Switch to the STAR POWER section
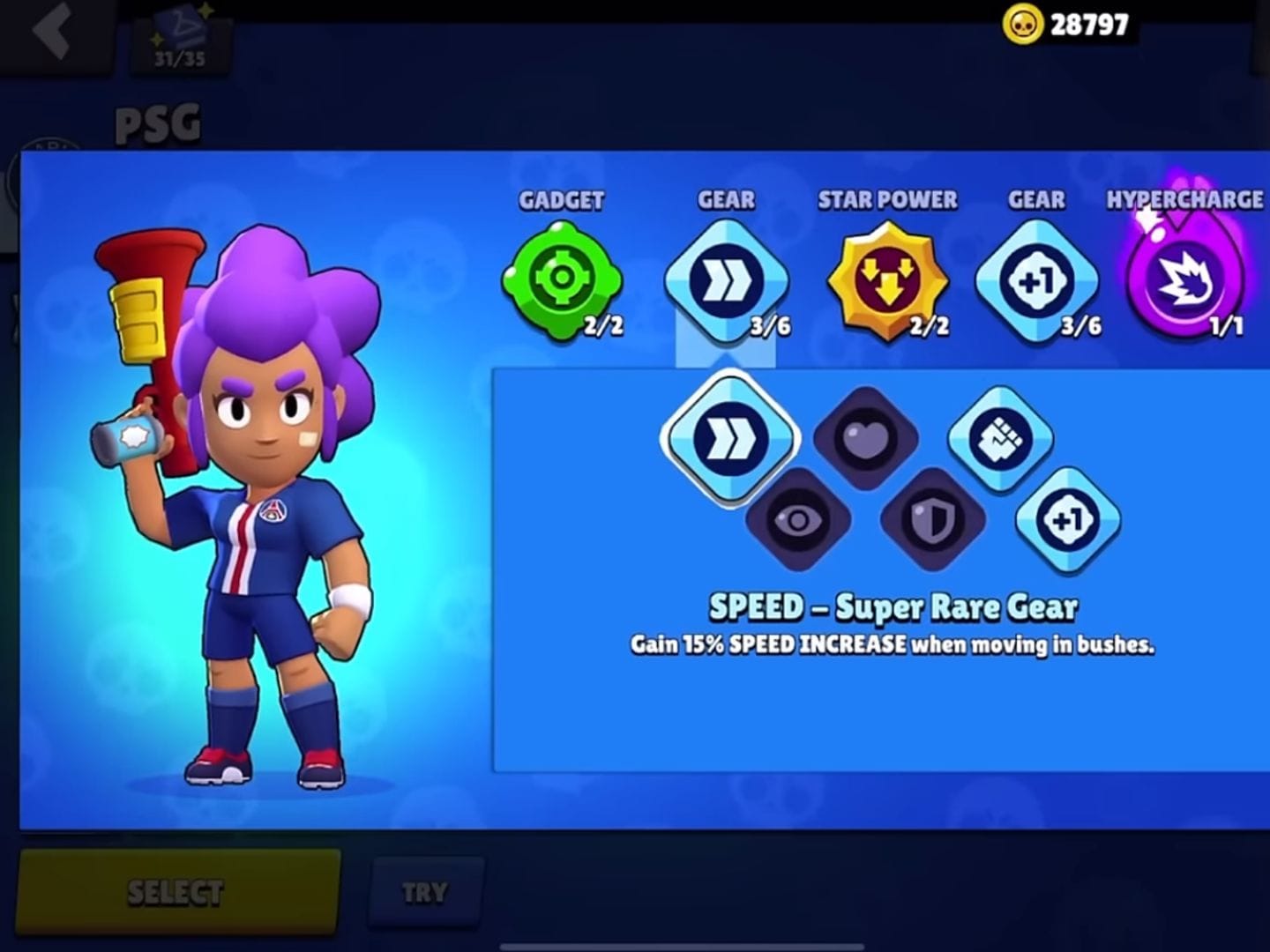Viewport: 1270px width, 952px height. pos(886,201)
